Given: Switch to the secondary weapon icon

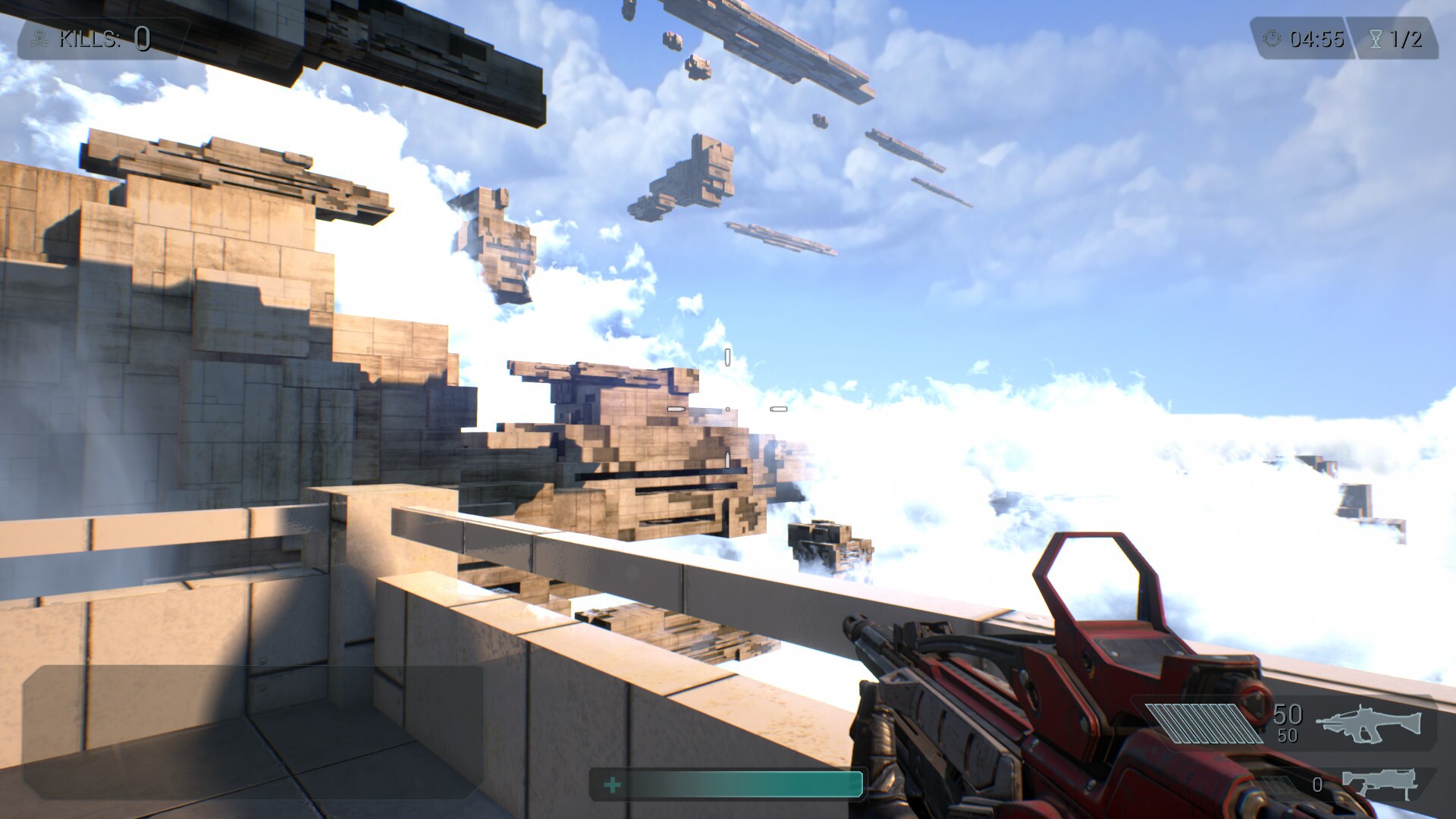Looking at the screenshot, I should pos(1380,784).
